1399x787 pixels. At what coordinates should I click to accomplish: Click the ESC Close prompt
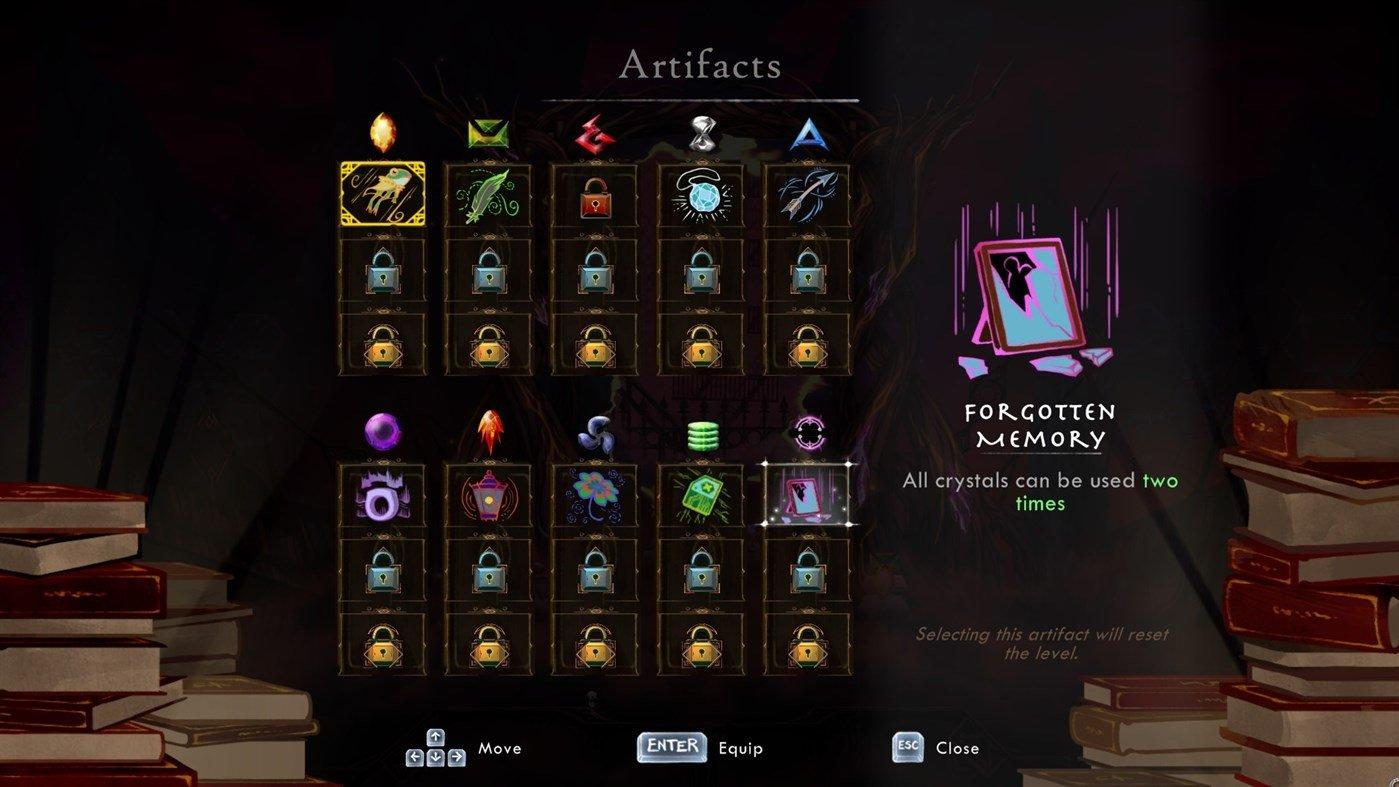[x=908, y=747]
